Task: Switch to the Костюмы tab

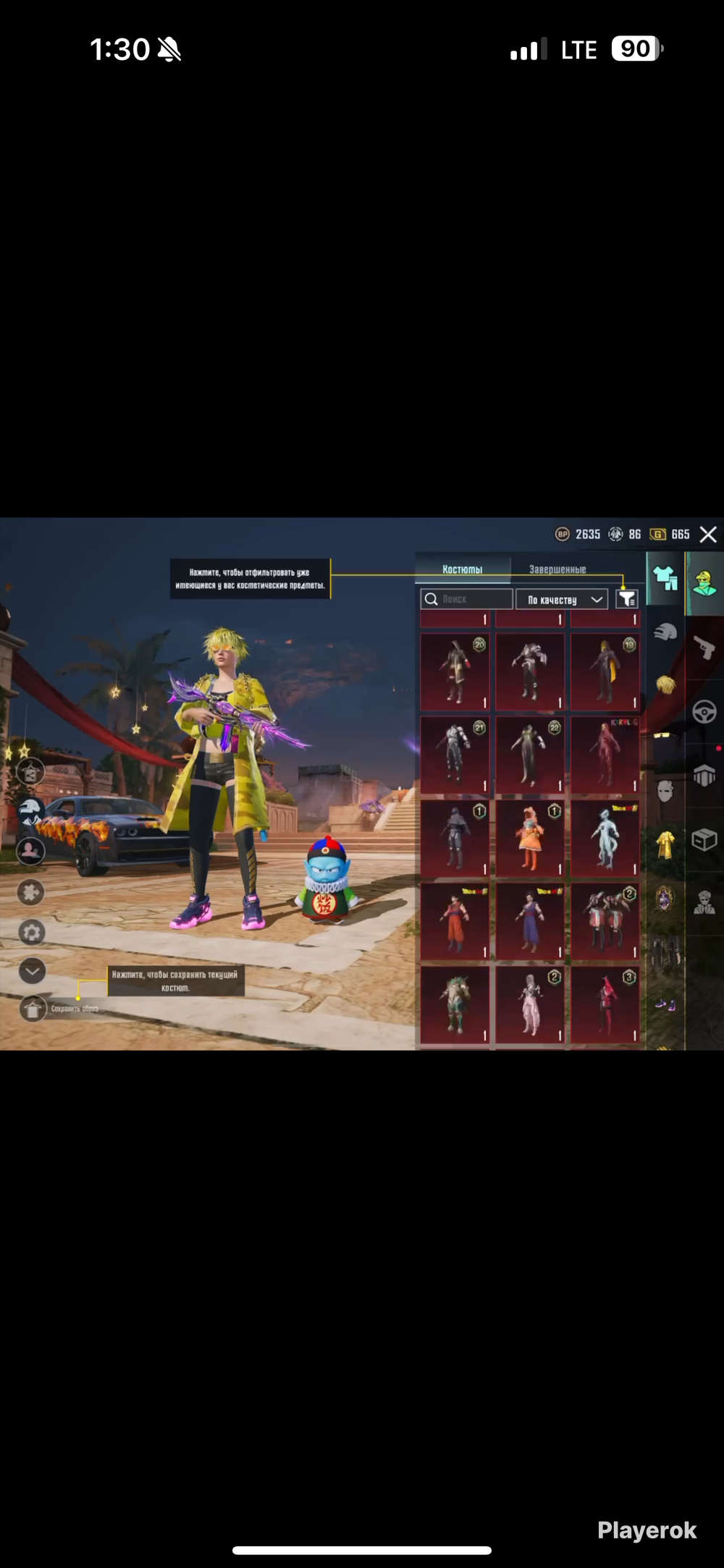Action: click(463, 569)
